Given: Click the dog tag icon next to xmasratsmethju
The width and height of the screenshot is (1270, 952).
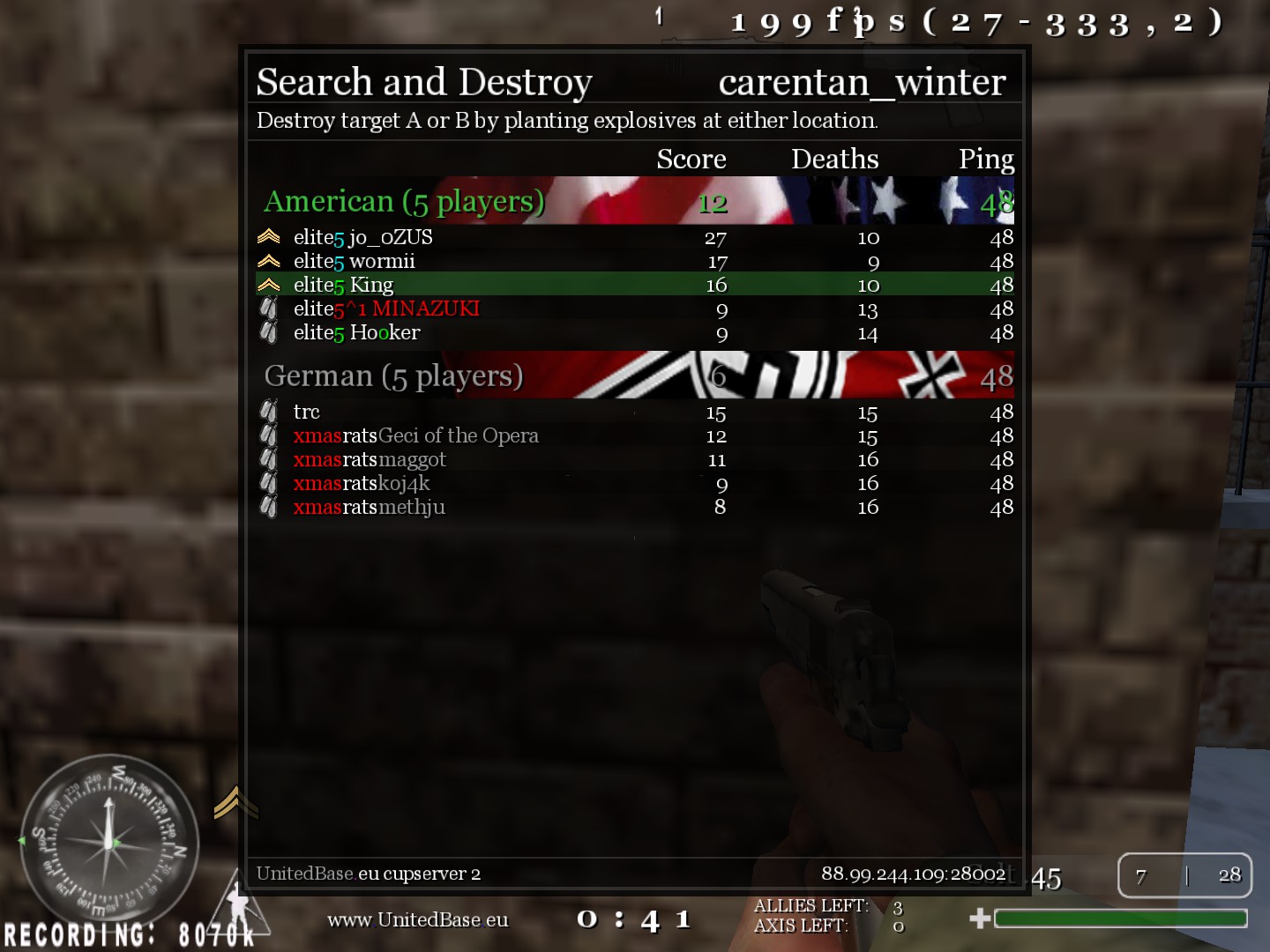Looking at the screenshot, I should (x=269, y=507).
